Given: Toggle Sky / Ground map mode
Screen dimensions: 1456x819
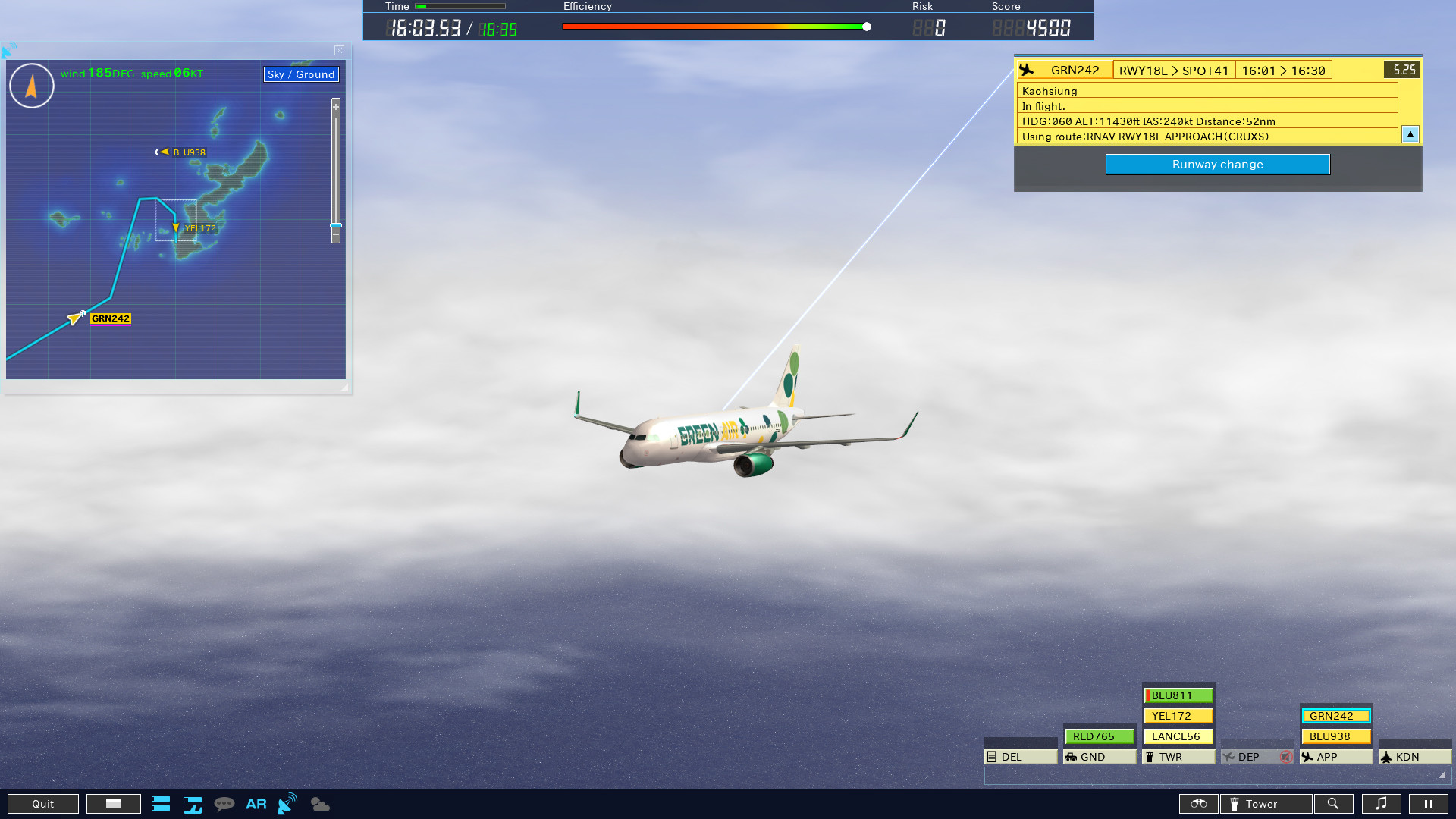Looking at the screenshot, I should click(x=300, y=74).
